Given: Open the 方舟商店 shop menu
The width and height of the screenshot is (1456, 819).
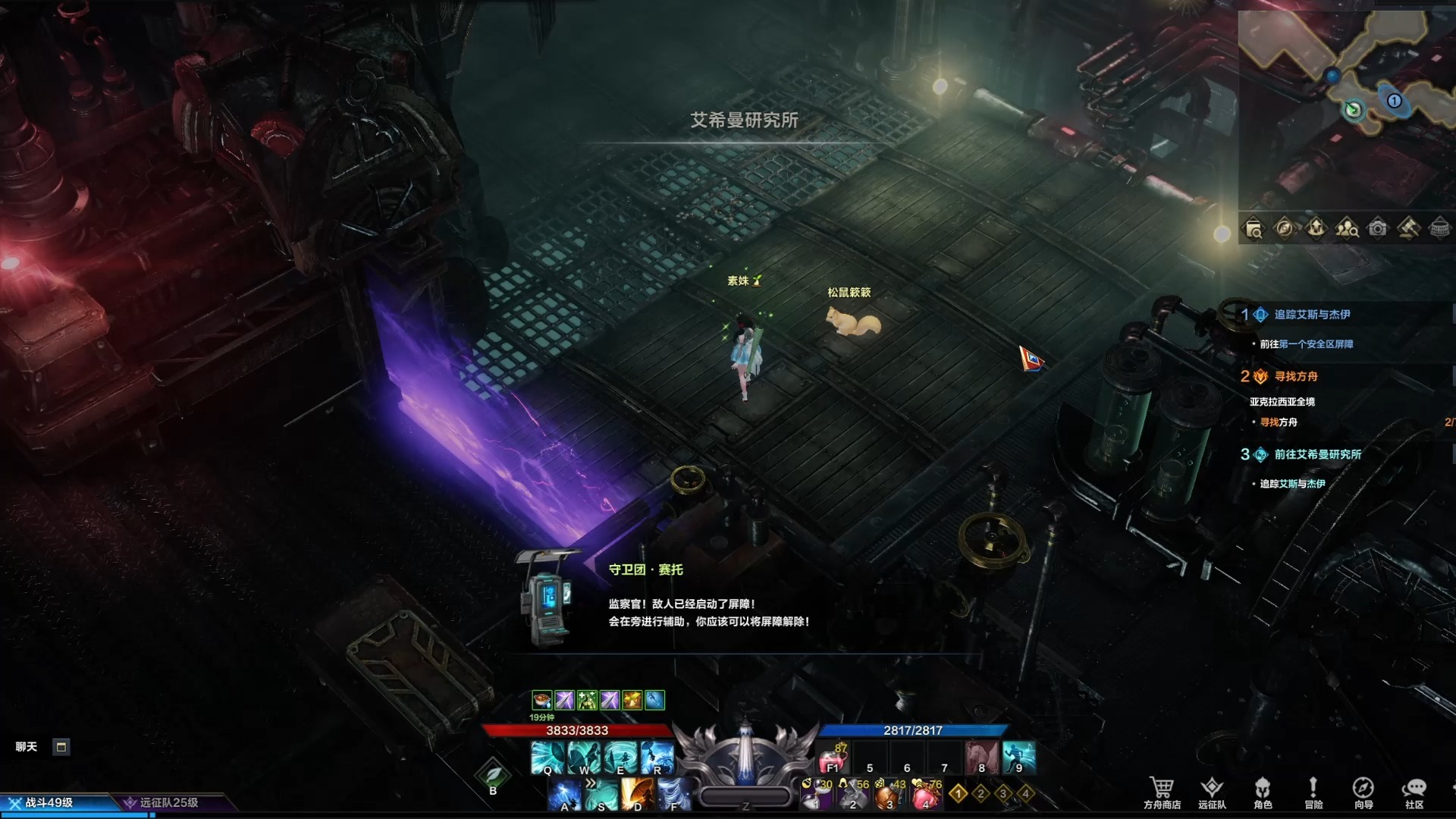Looking at the screenshot, I should coord(1162,792).
